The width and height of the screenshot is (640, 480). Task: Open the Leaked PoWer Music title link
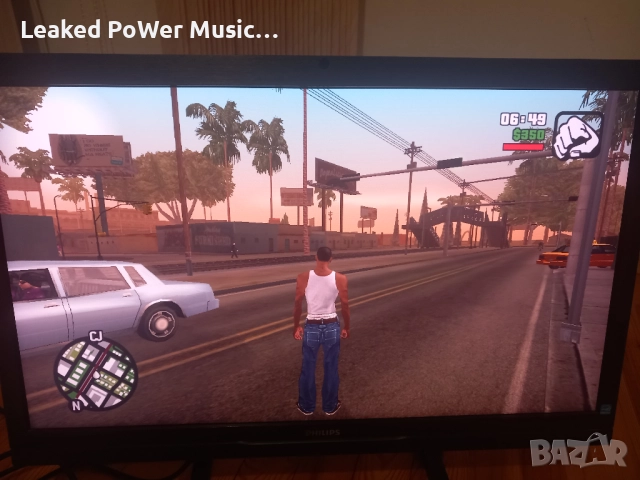coord(149,30)
